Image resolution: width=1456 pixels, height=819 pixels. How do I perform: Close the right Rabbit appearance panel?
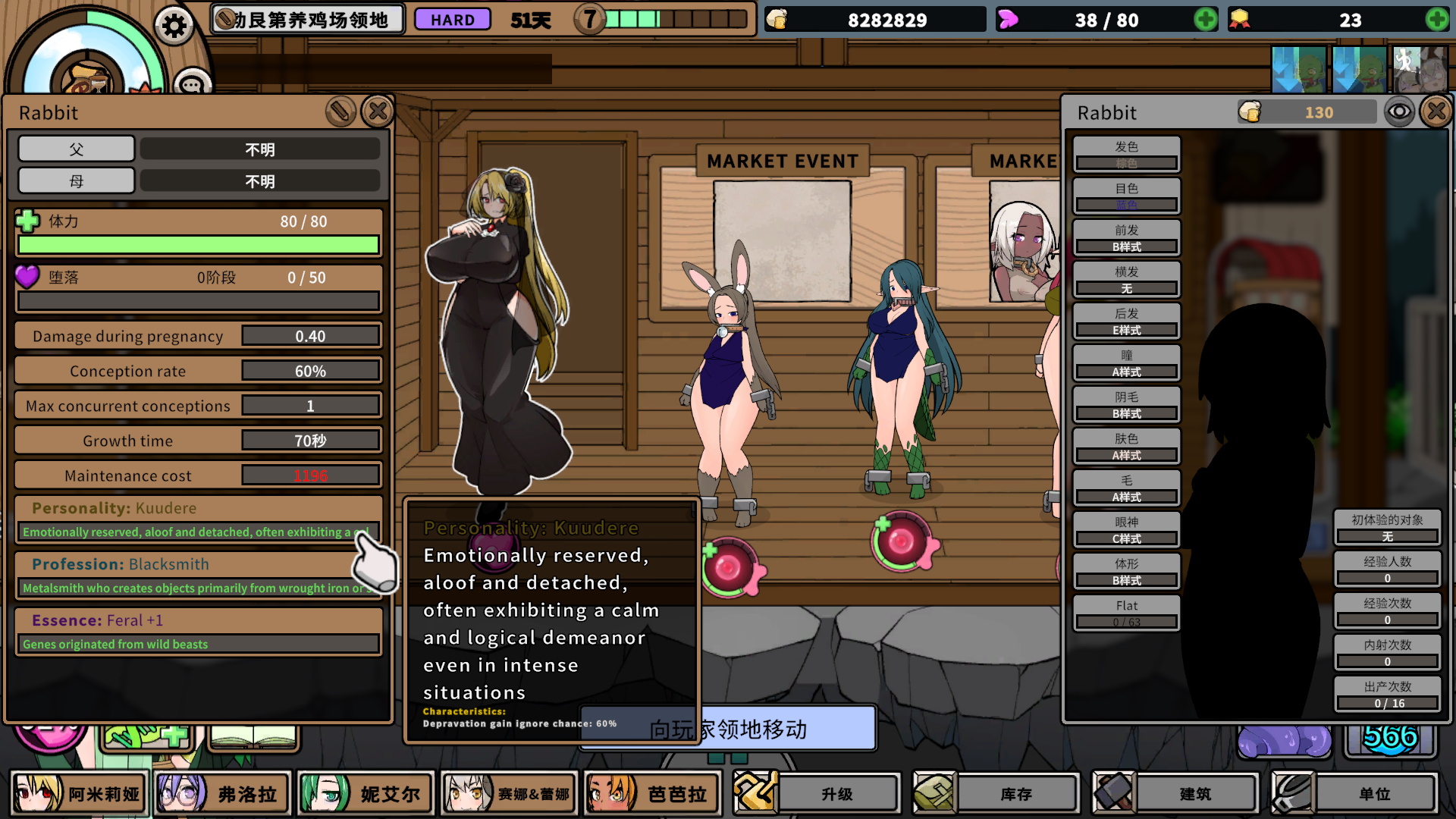click(x=1436, y=112)
